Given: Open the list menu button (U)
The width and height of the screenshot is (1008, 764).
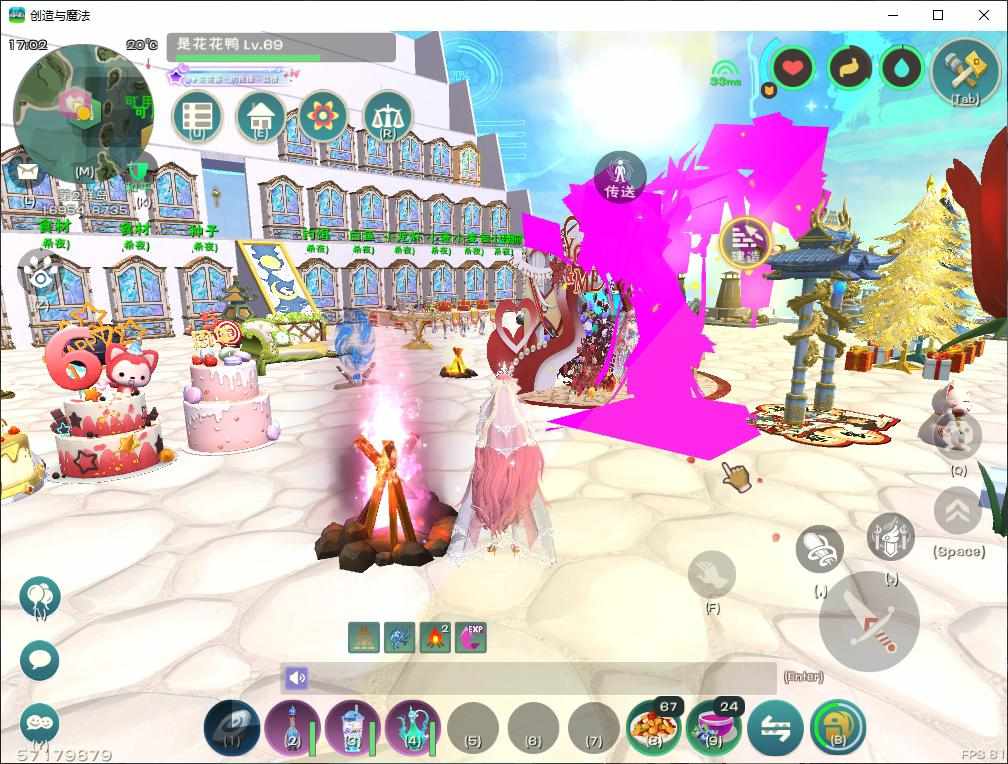Looking at the screenshot, I should (197, 117).
